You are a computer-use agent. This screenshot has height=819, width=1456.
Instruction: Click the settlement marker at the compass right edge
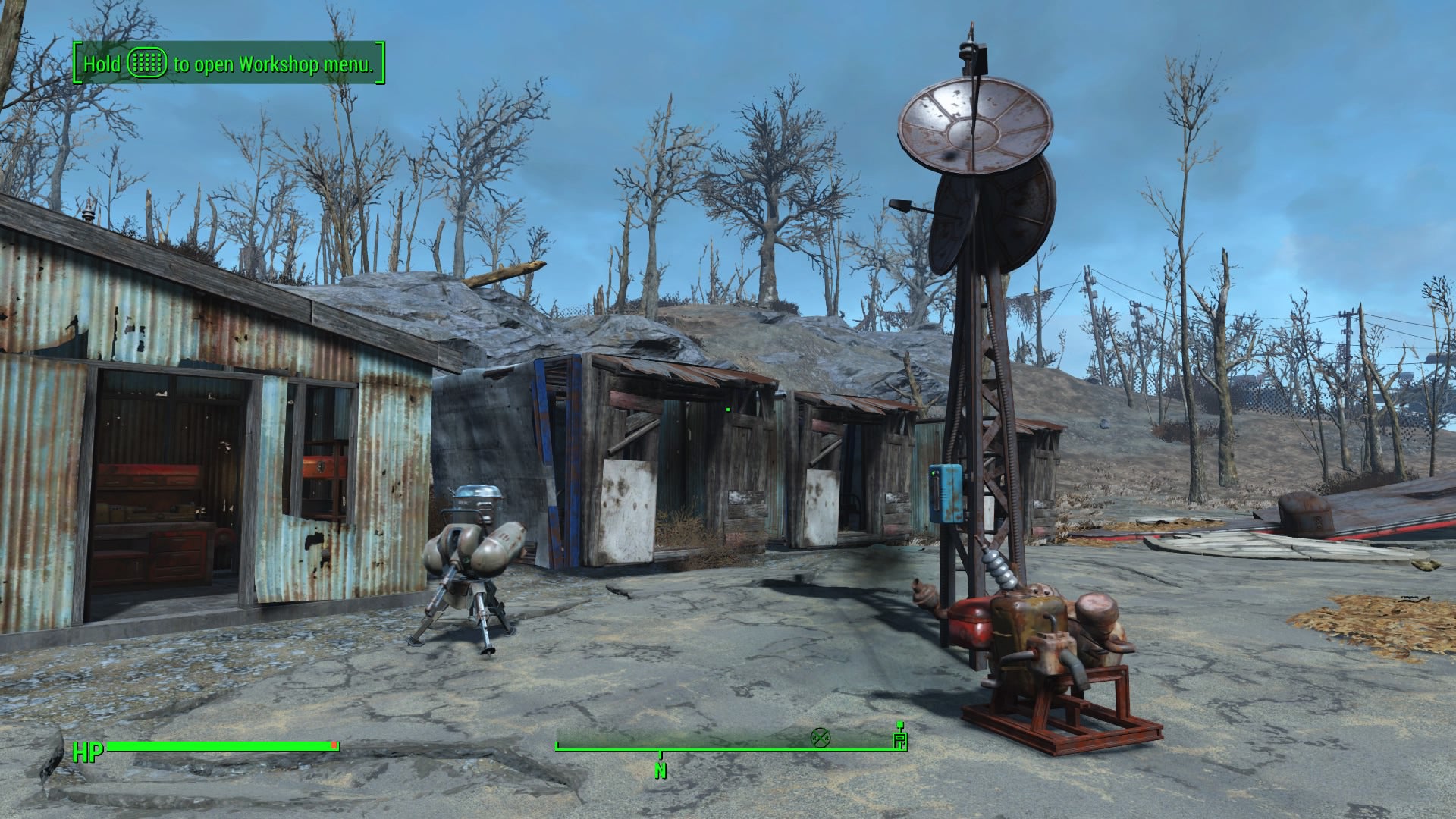point(900,741)
